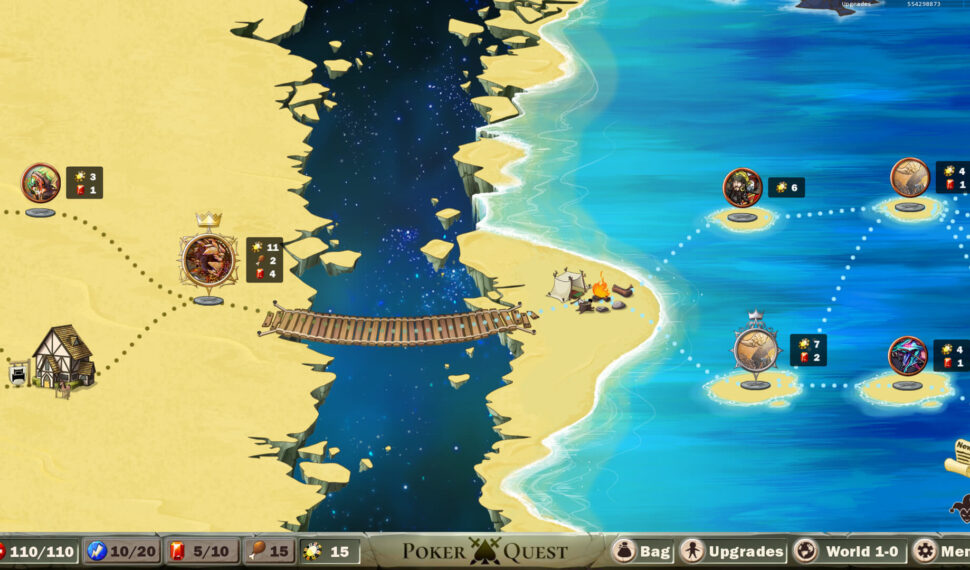
Task: Select the silver-crowned elite encounter node
Action: click(x=756, y=350)
